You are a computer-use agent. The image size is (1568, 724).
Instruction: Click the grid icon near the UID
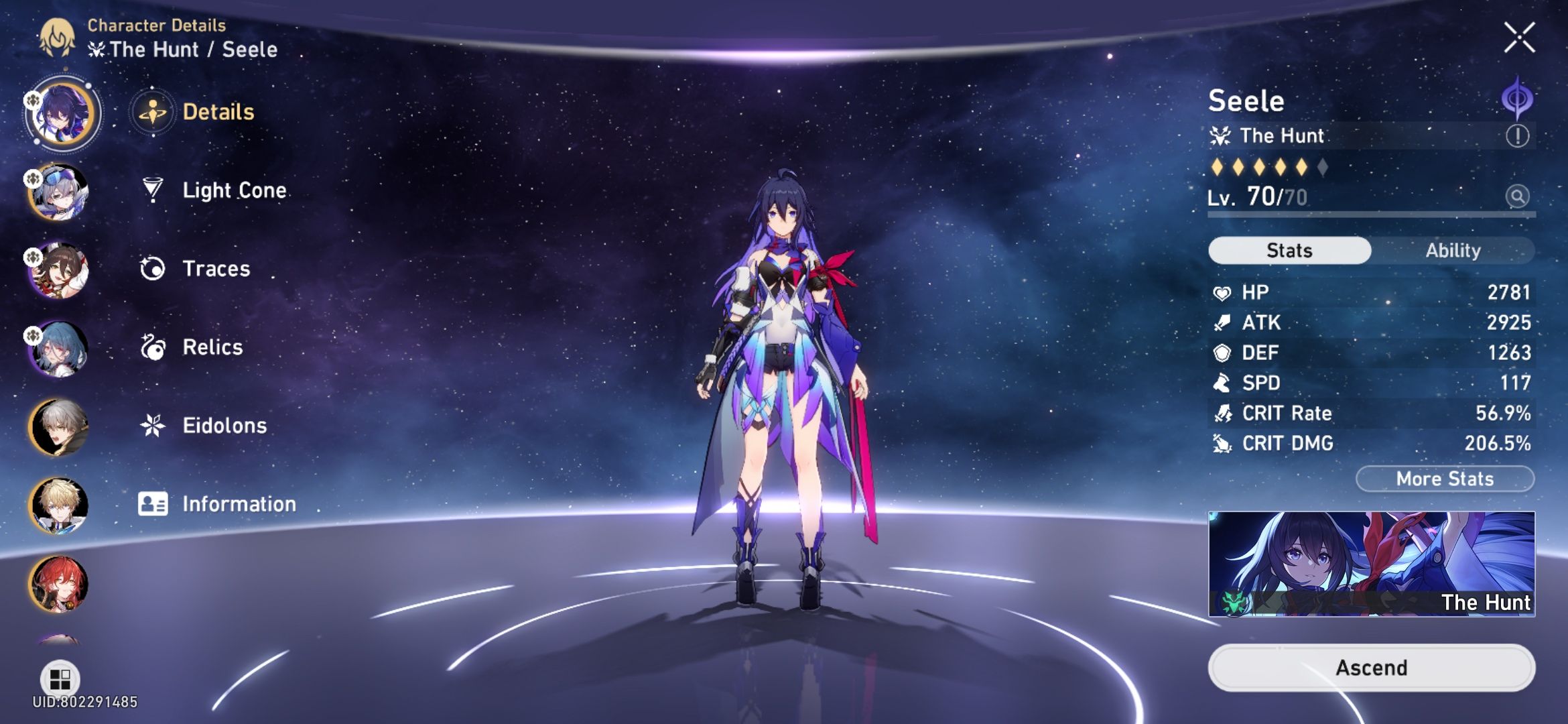click(x=59, y=679)
